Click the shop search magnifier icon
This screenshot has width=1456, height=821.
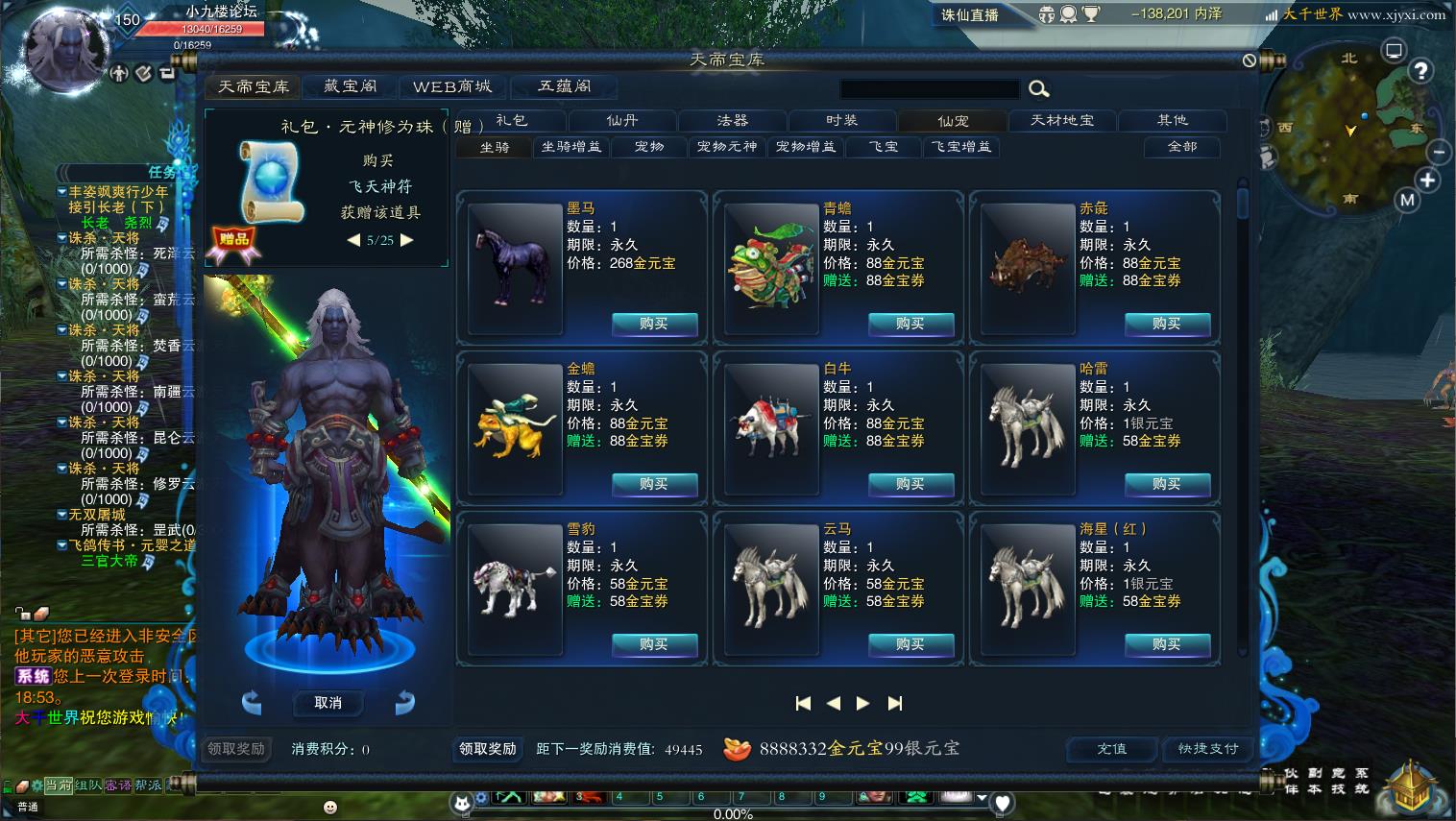click(1038, 89)
